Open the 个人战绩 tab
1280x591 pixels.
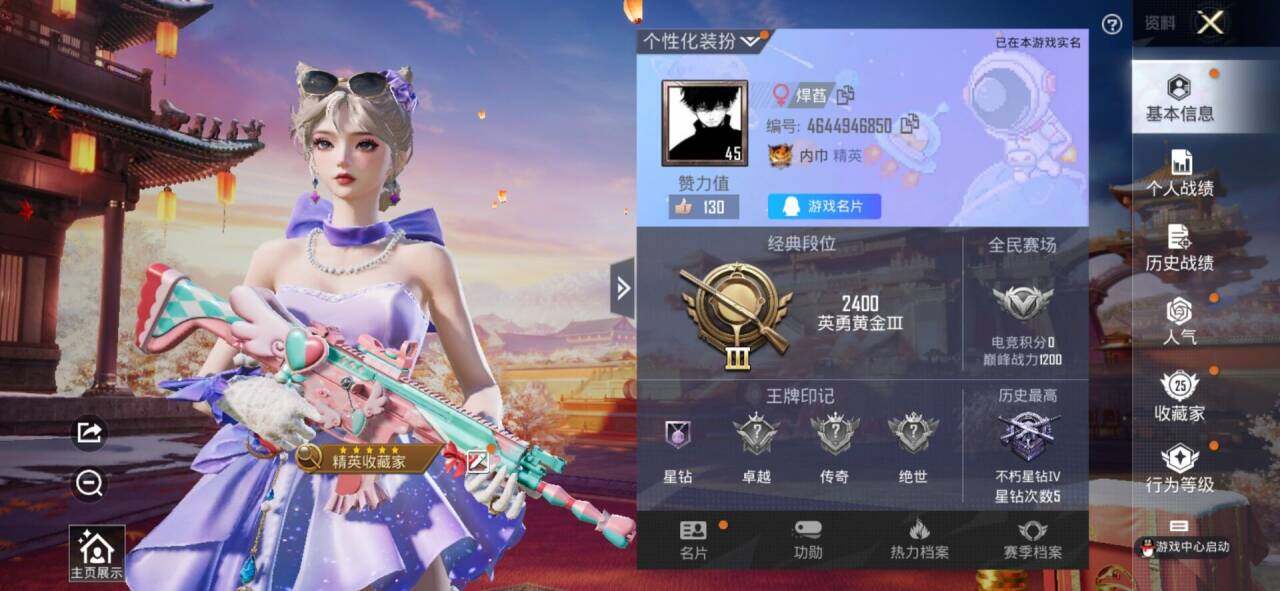[1180, 173]
